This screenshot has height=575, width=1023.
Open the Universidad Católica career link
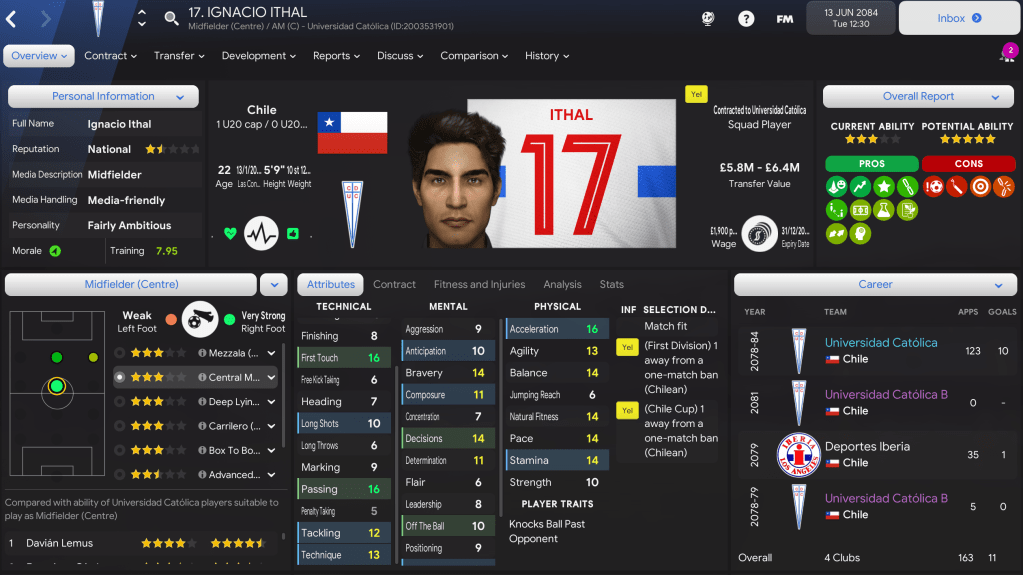pyautogui.click(x=881, y=342)
